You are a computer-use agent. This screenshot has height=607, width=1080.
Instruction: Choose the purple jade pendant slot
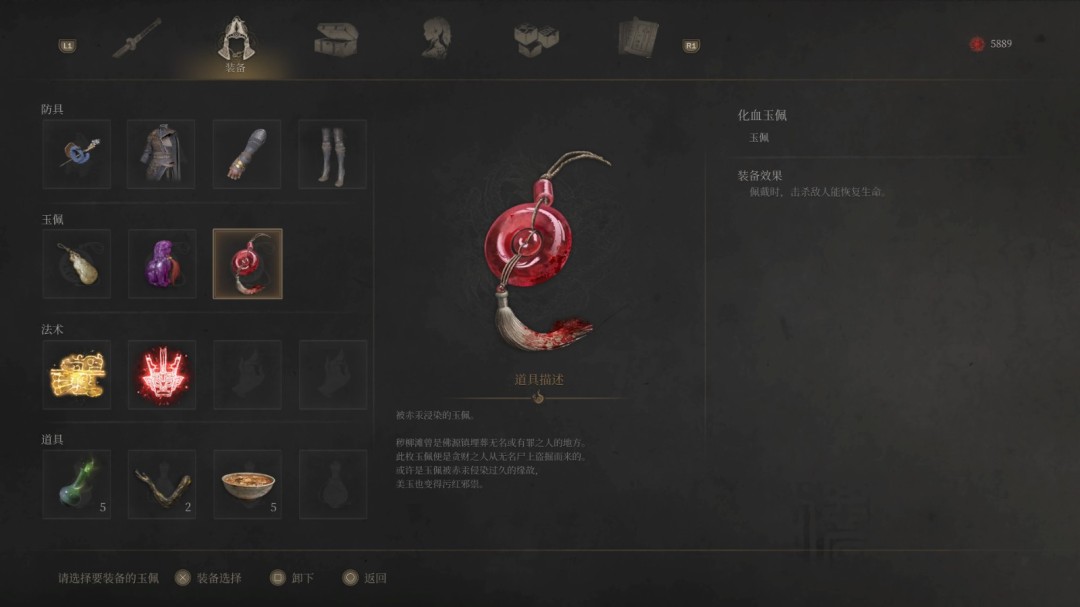point(161,264)
